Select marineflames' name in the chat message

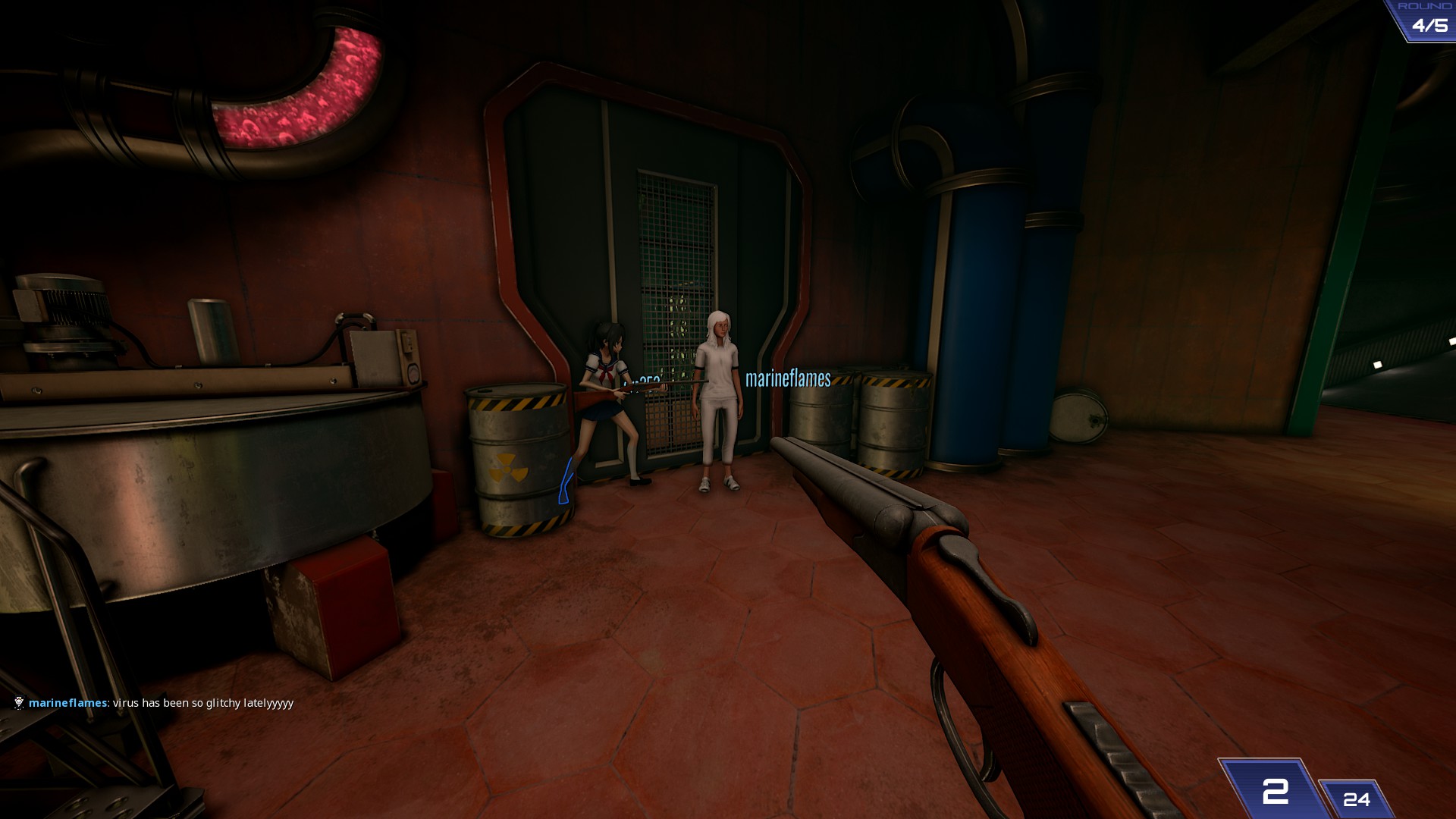click(68, 703)
